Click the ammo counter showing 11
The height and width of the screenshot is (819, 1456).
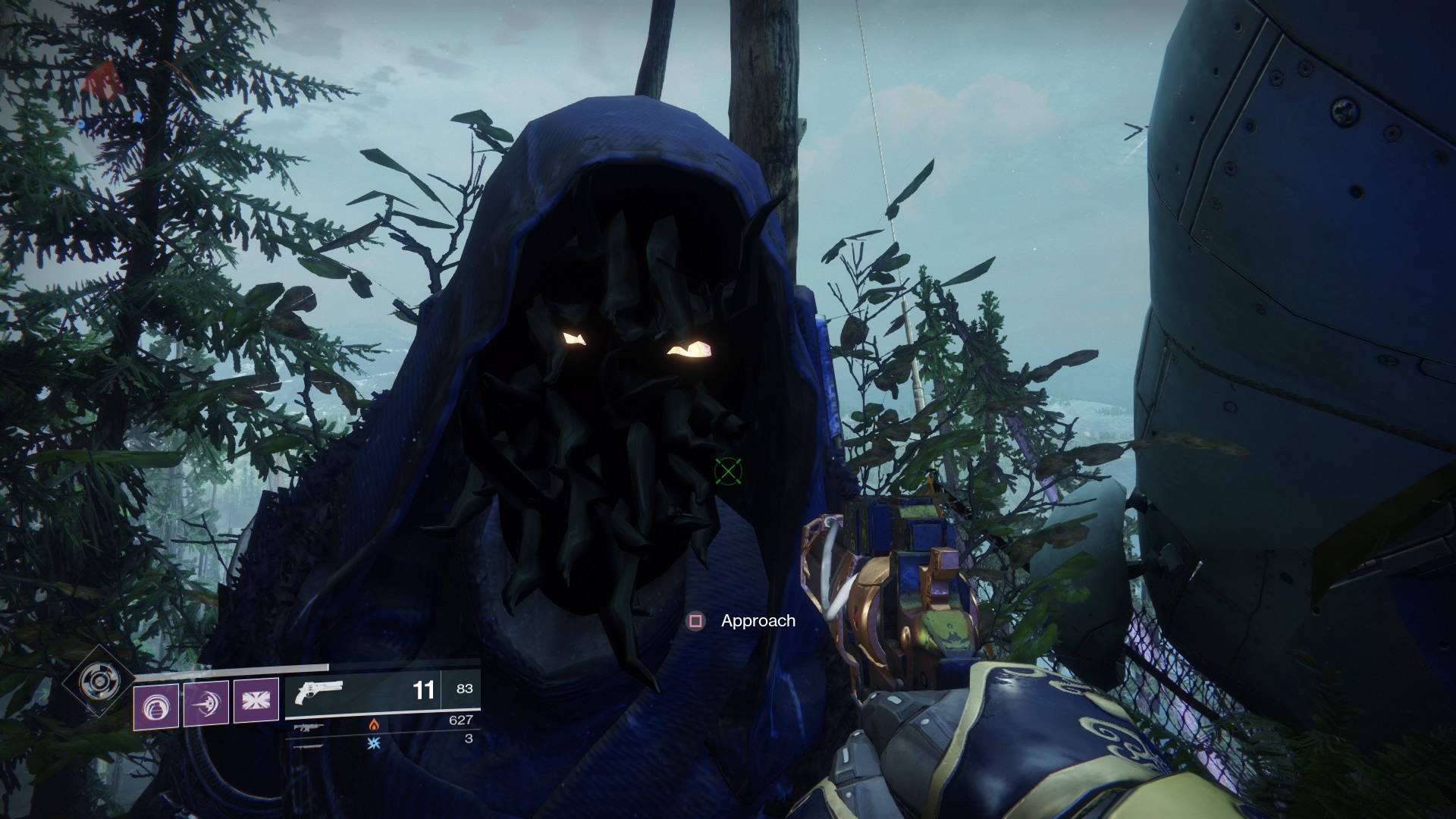pyautogui.click(x=425, y=691)
